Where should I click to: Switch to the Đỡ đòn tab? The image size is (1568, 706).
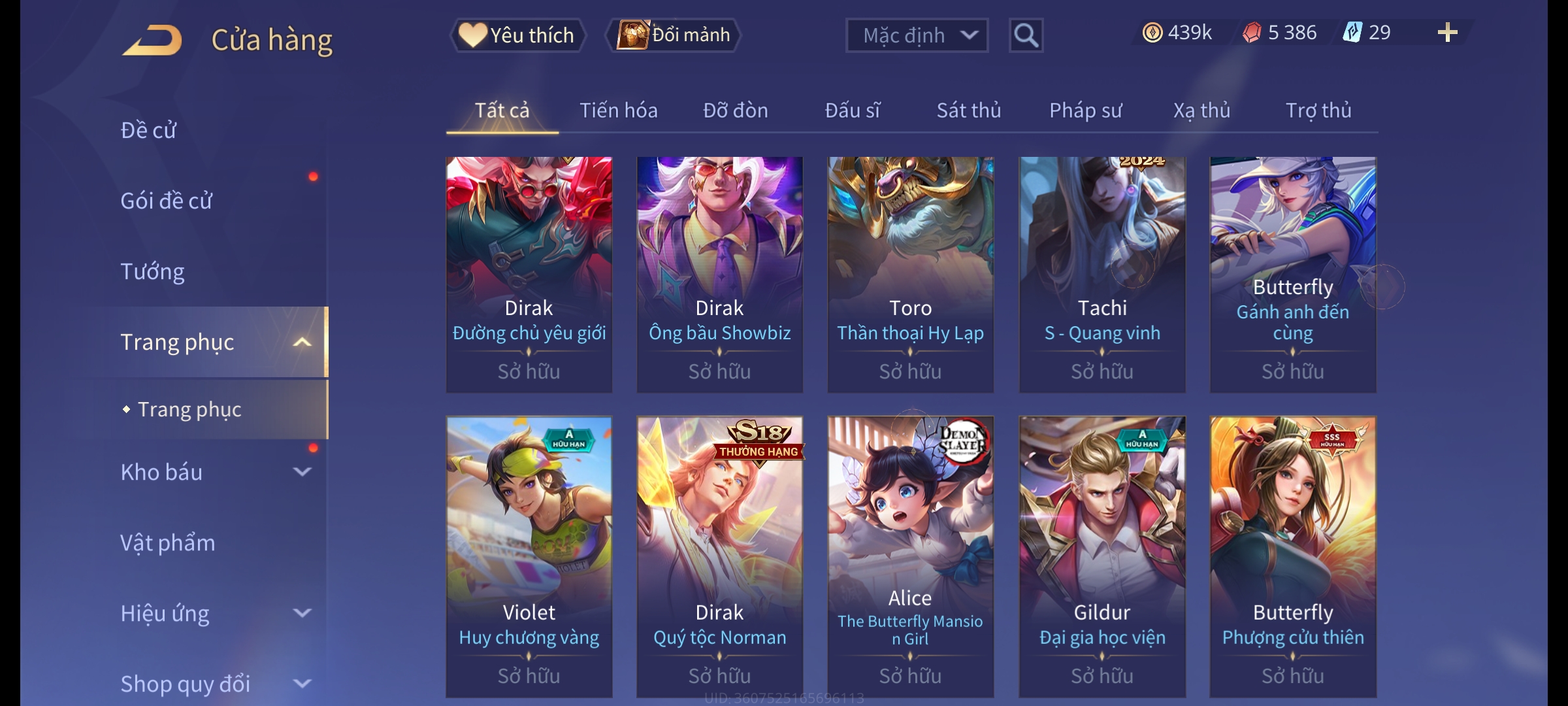(735, 110)
